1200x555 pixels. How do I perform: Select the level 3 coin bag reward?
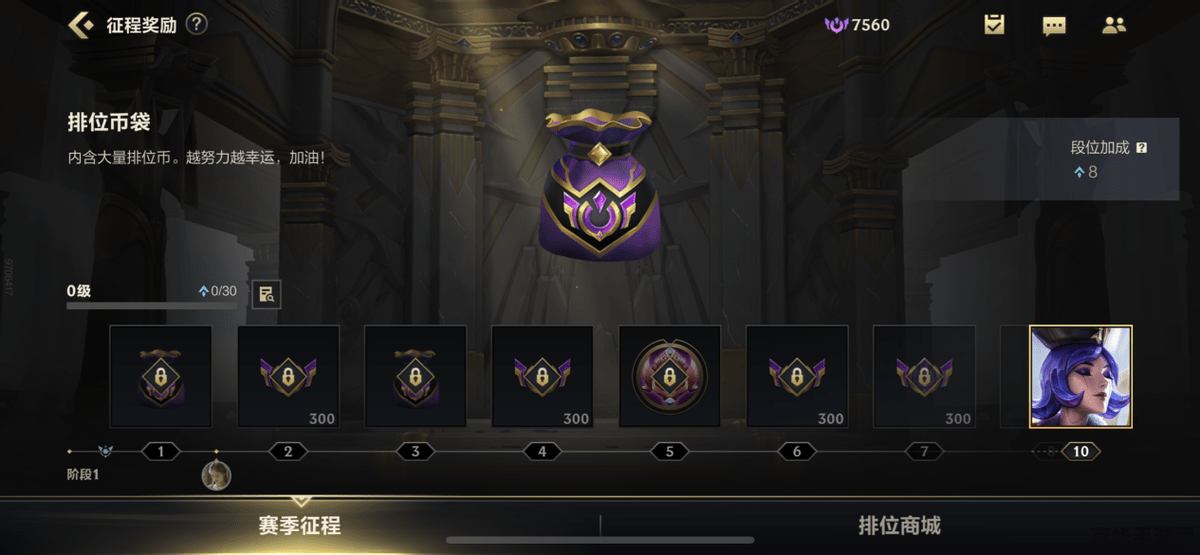pyautogui.click(x=415, y=376)
